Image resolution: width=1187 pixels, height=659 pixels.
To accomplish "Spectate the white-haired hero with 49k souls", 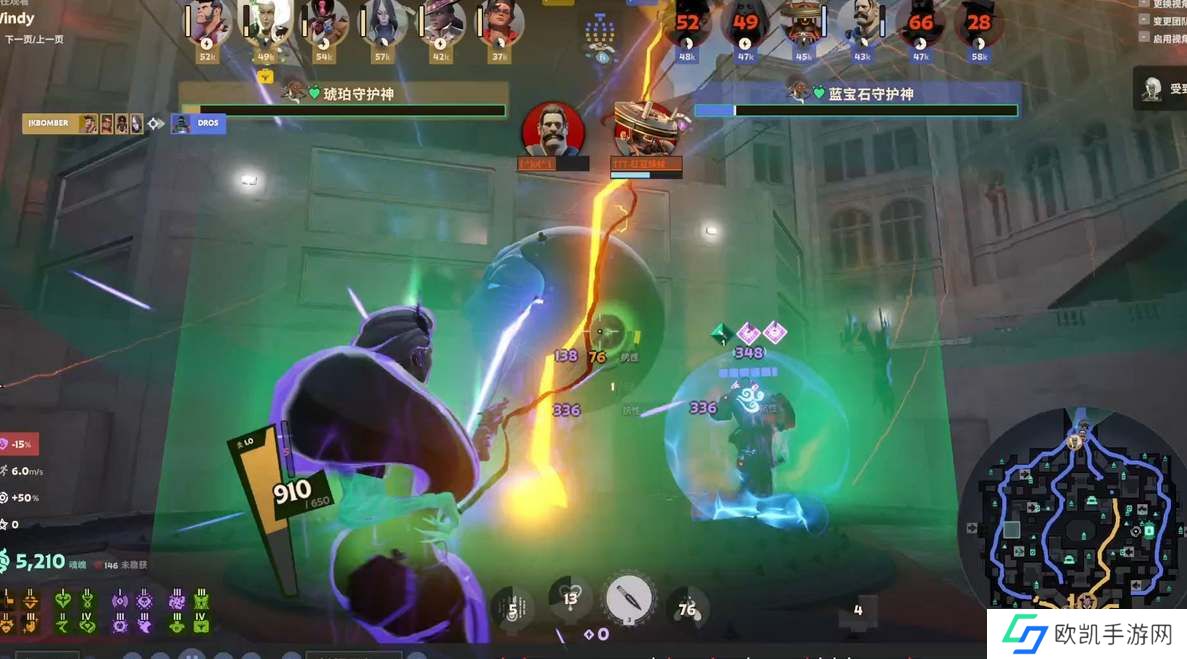I will coord(265,22).
